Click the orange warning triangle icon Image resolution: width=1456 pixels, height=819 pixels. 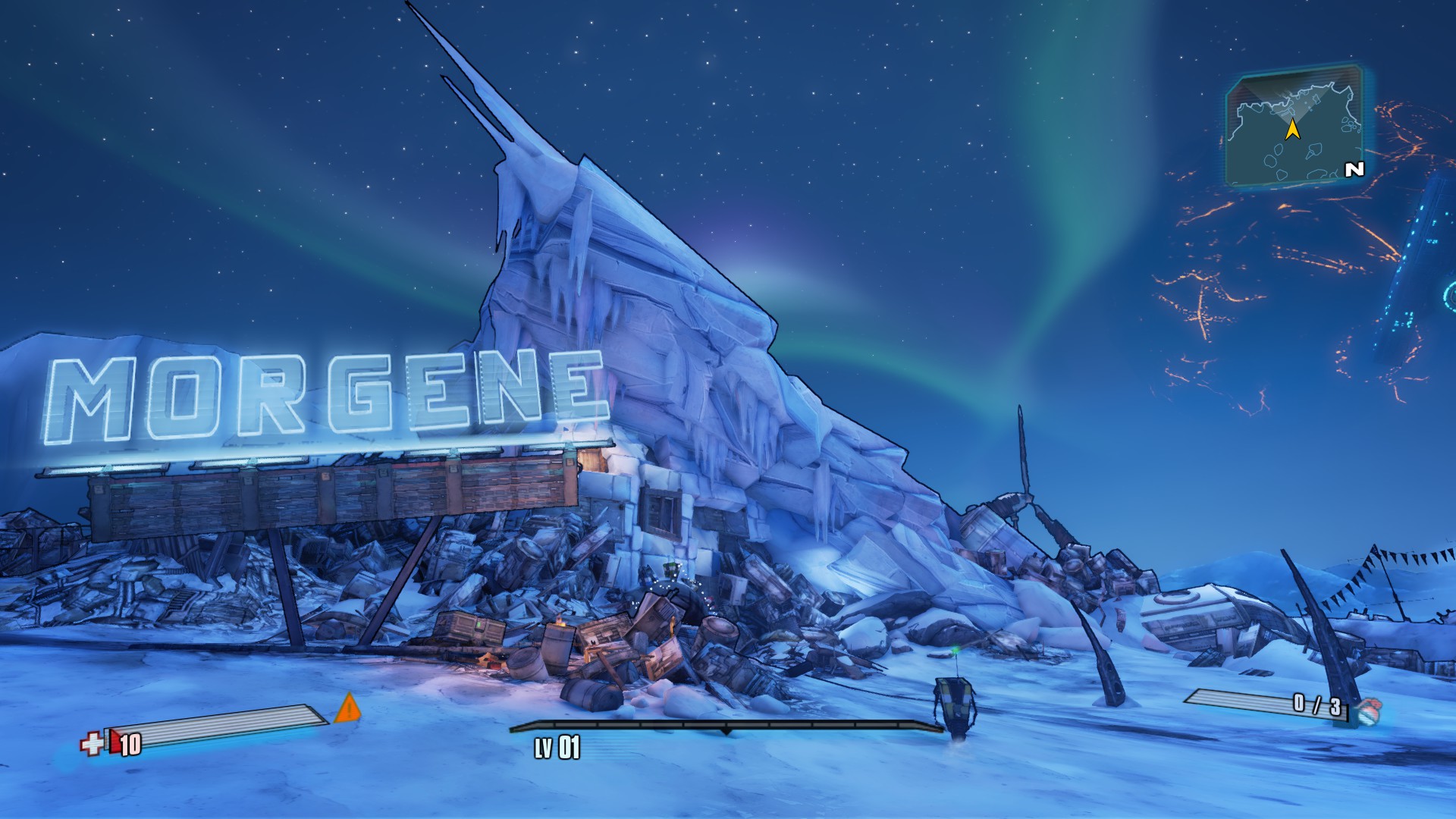click(x=348, y=708)
